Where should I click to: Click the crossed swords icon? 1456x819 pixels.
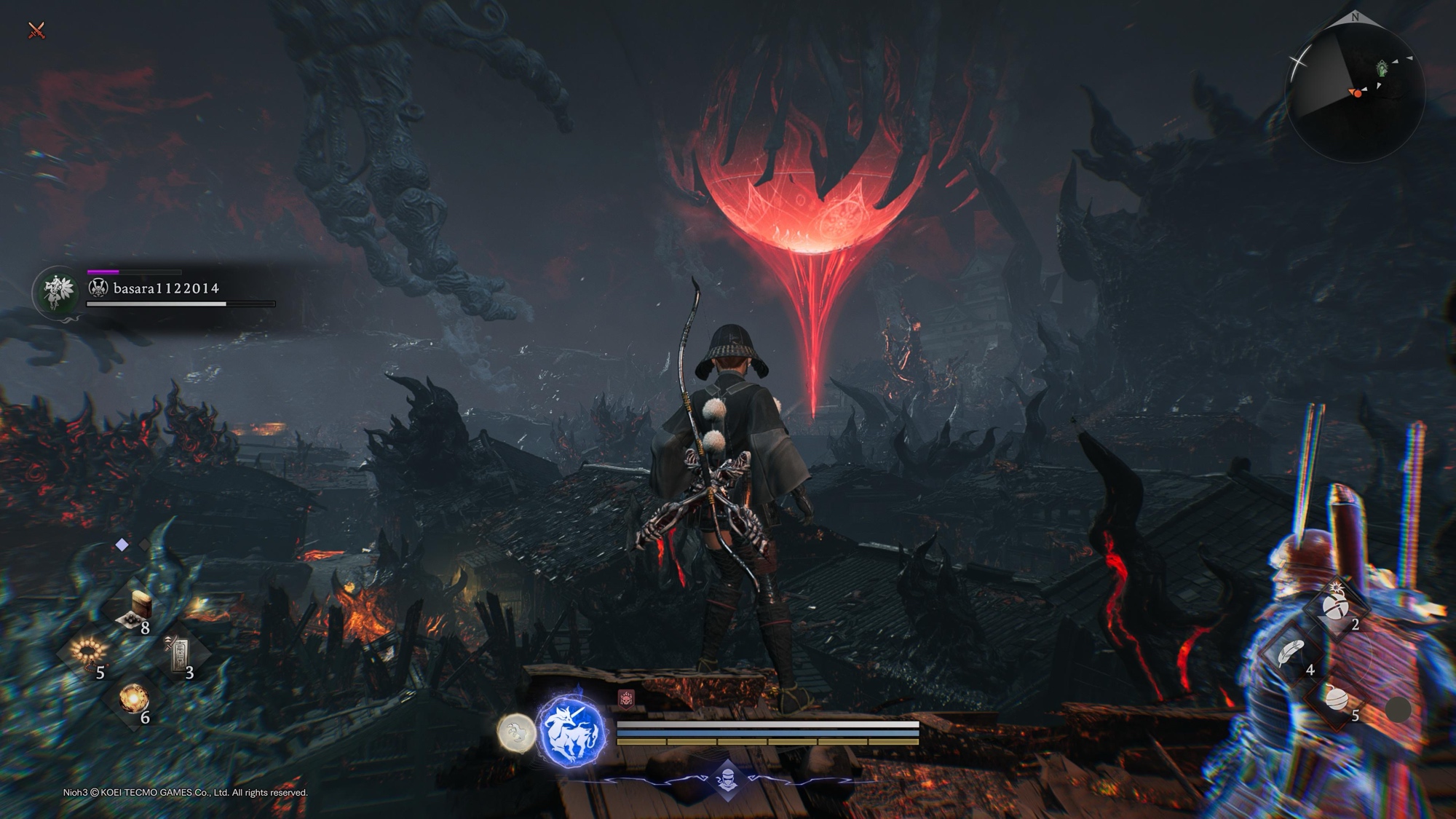[36, 30]
